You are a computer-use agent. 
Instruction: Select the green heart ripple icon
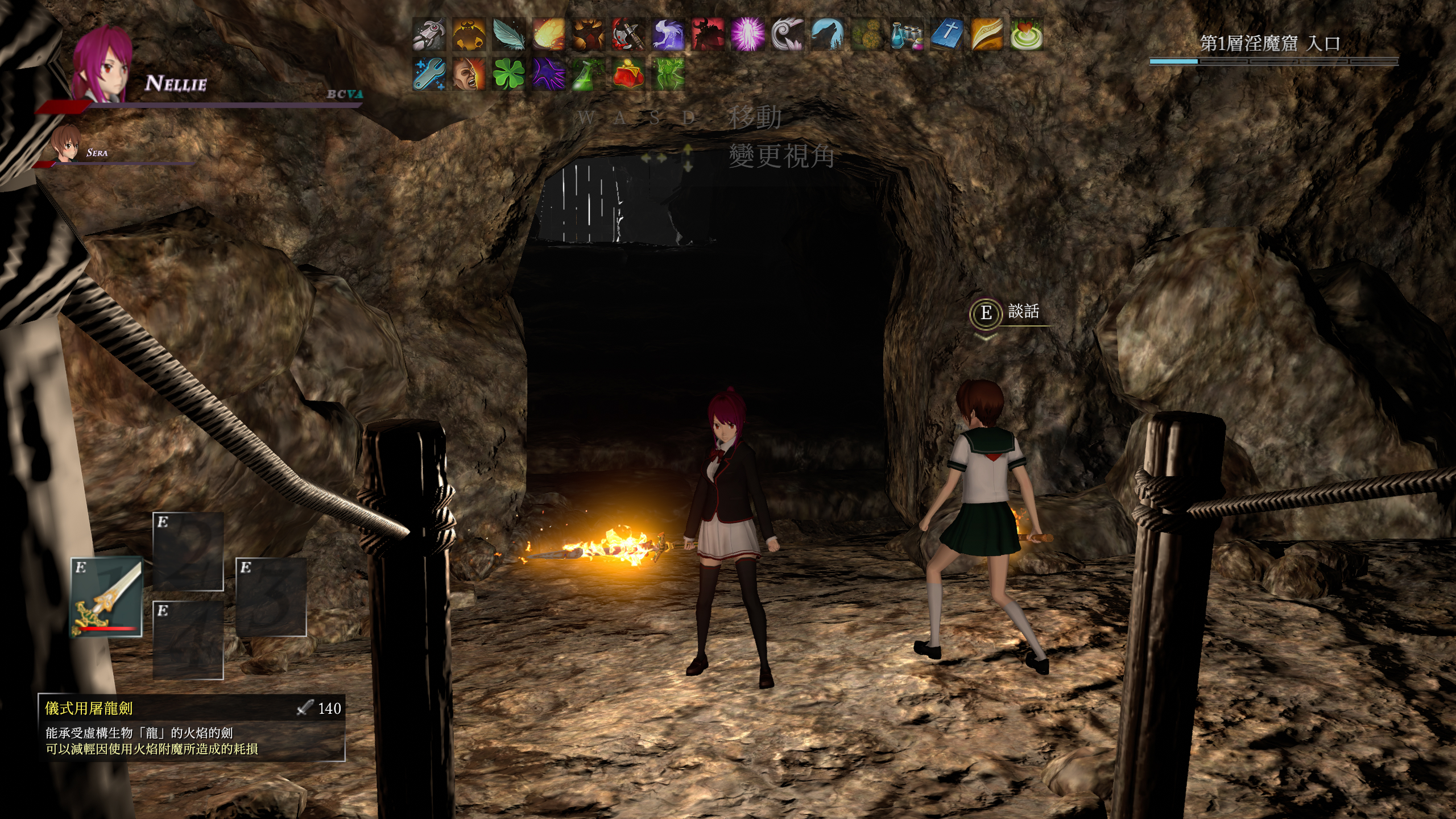1027,34
